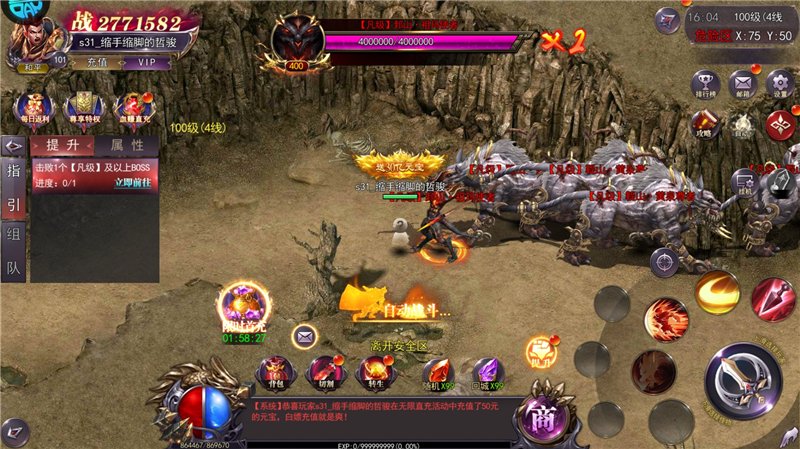Open the 充值 recharge button
This screenshot has height=449, width=800.
tap(97, 62)
